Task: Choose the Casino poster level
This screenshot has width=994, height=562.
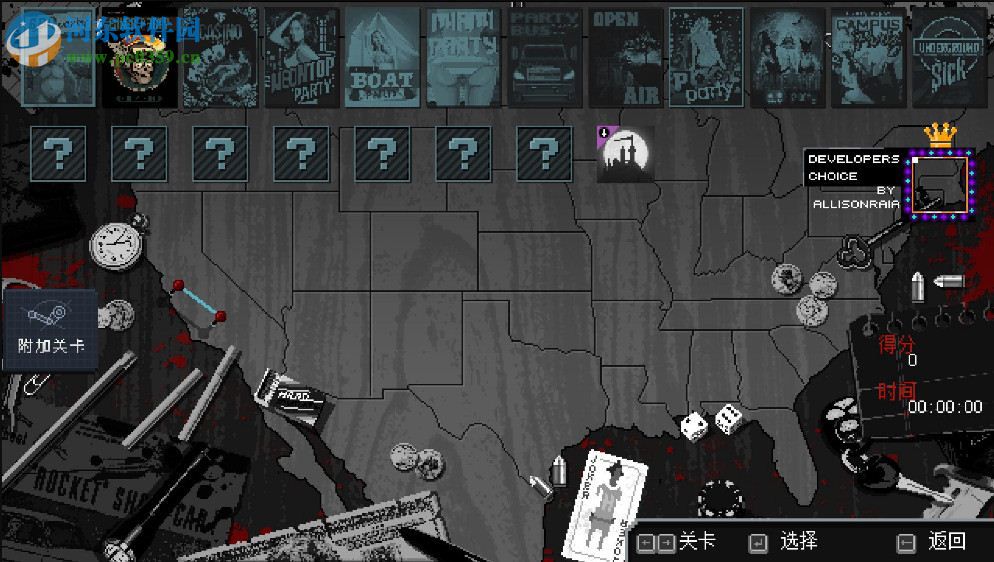Action: [220, 57]
